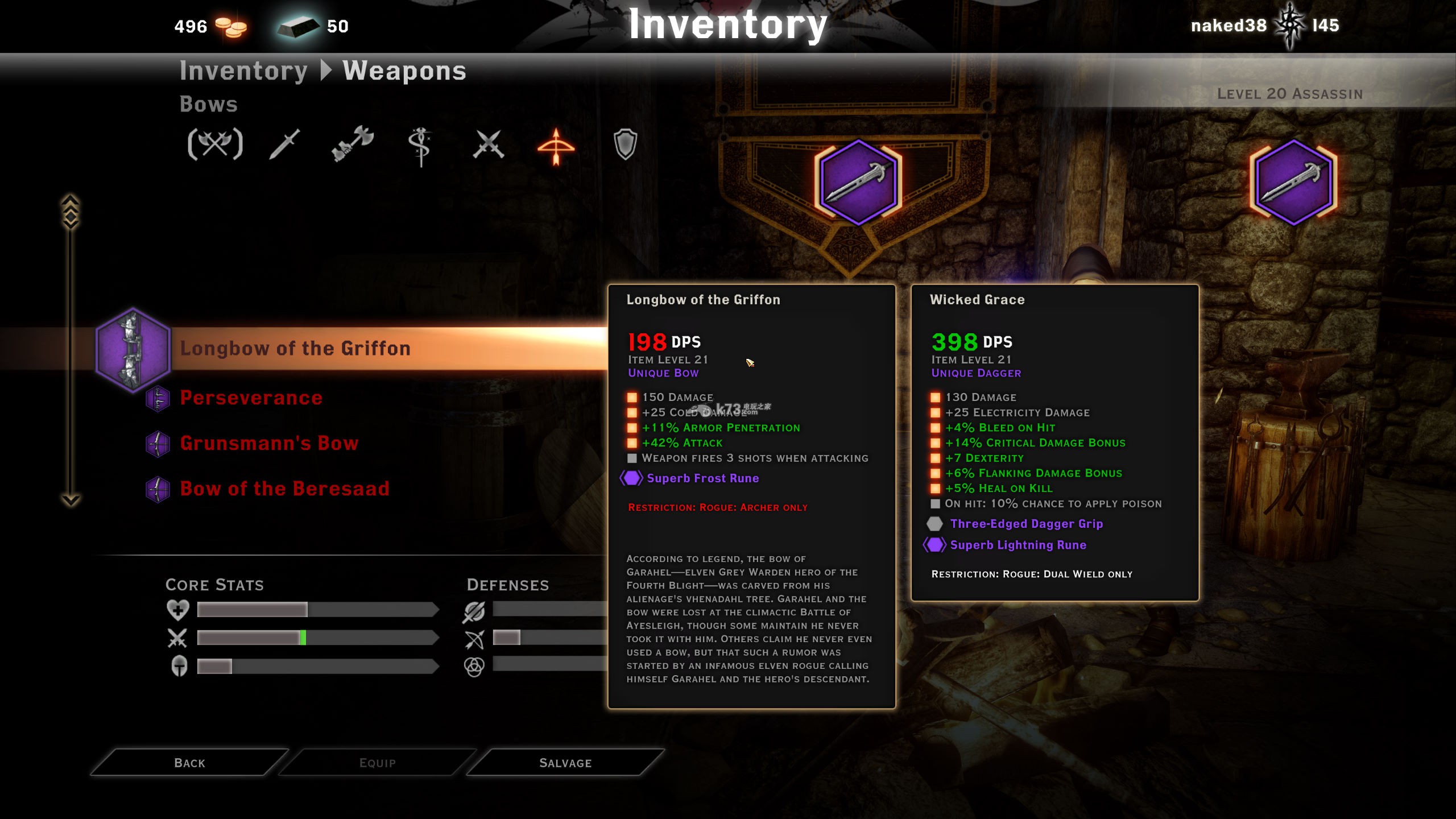1456x819 pixels.
Task: Click the Equip button
Action: tap(377, 763)
